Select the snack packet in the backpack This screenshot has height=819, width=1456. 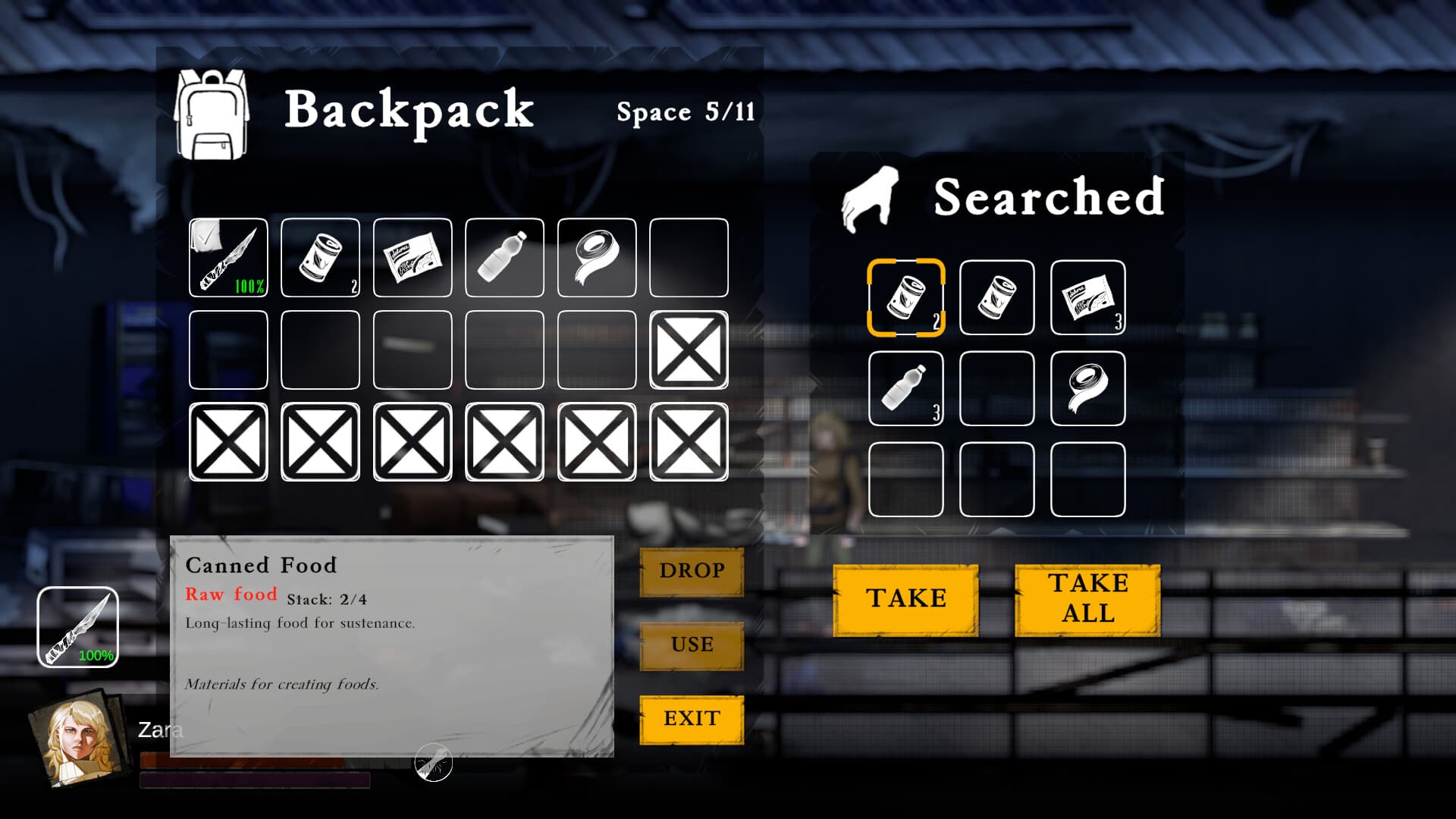click(x=412, y=259)
